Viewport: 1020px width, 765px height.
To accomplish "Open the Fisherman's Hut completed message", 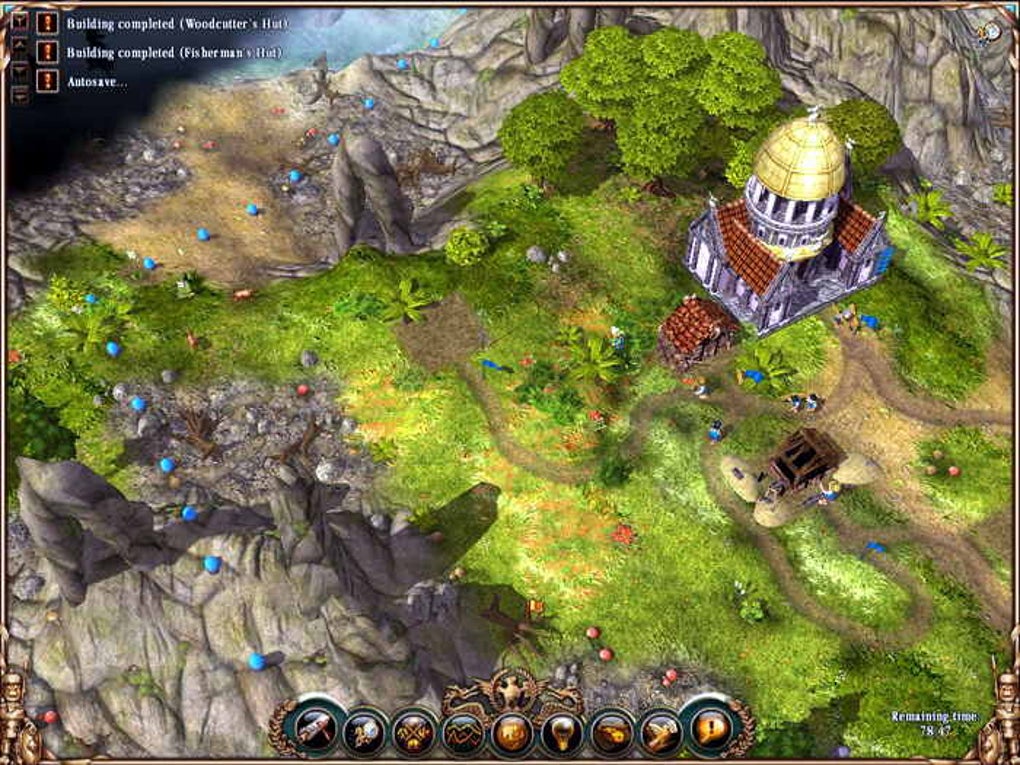I will tap(47, 52).
